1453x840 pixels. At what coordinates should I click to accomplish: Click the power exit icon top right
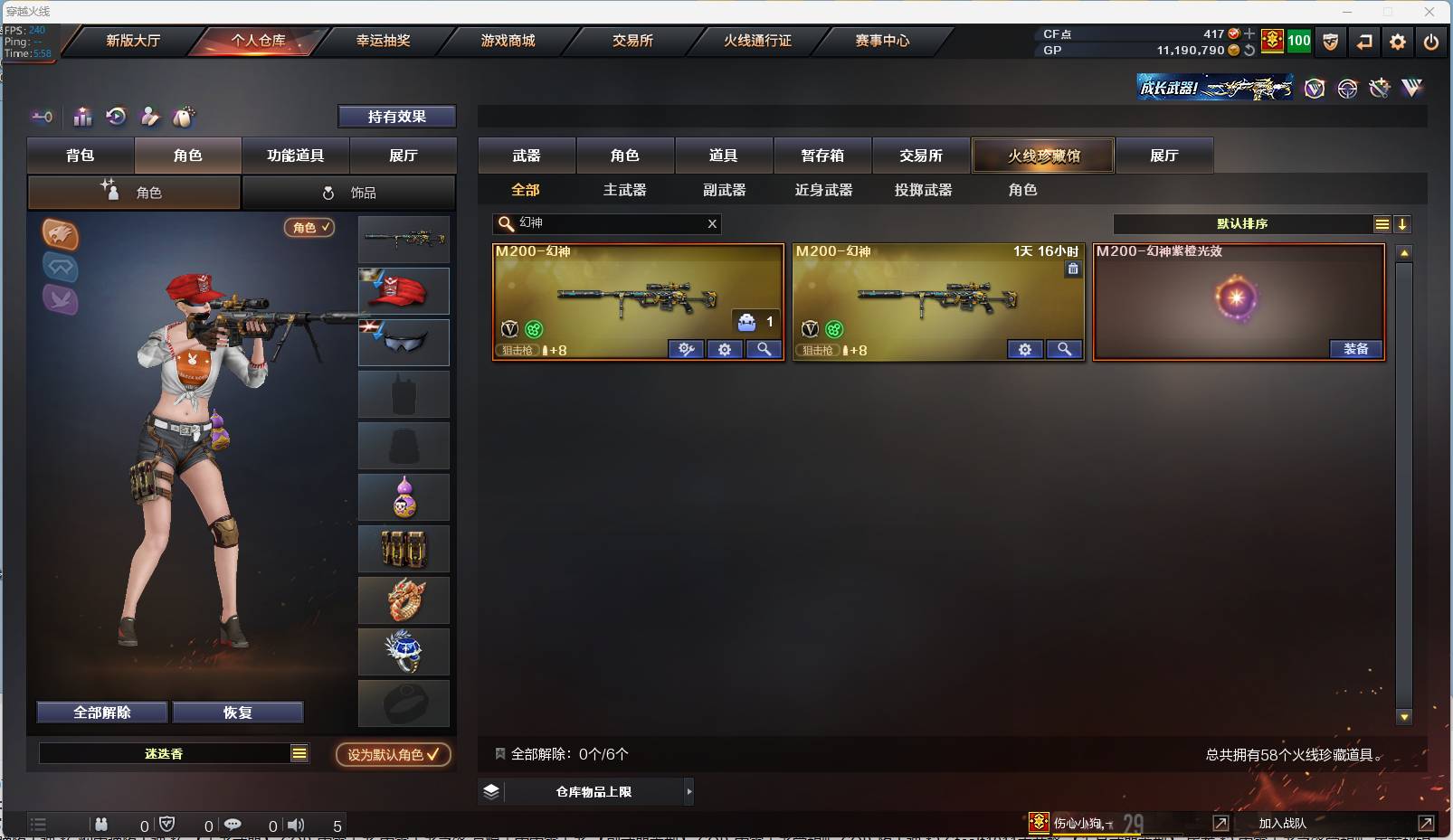[1431, 42]
